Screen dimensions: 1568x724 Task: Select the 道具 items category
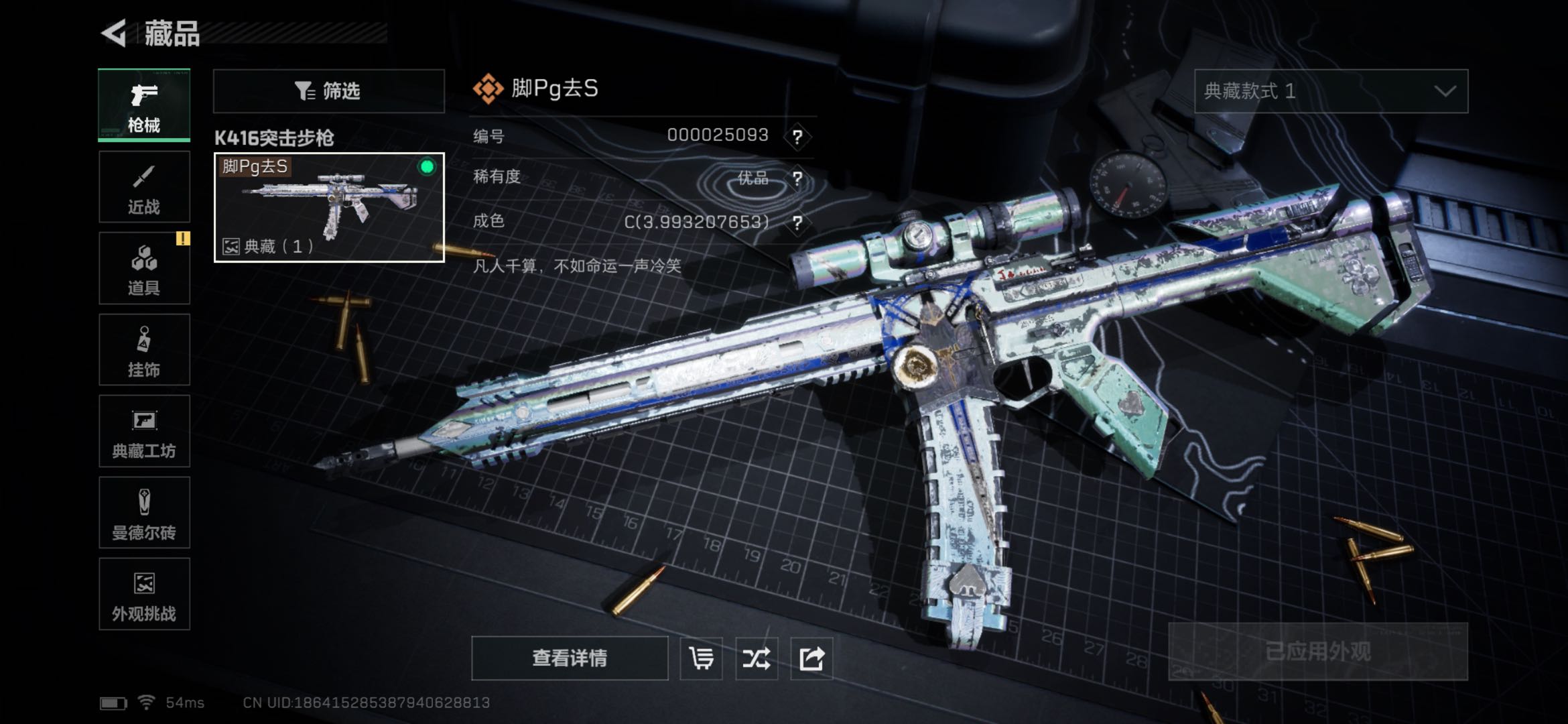coord(144,268)
